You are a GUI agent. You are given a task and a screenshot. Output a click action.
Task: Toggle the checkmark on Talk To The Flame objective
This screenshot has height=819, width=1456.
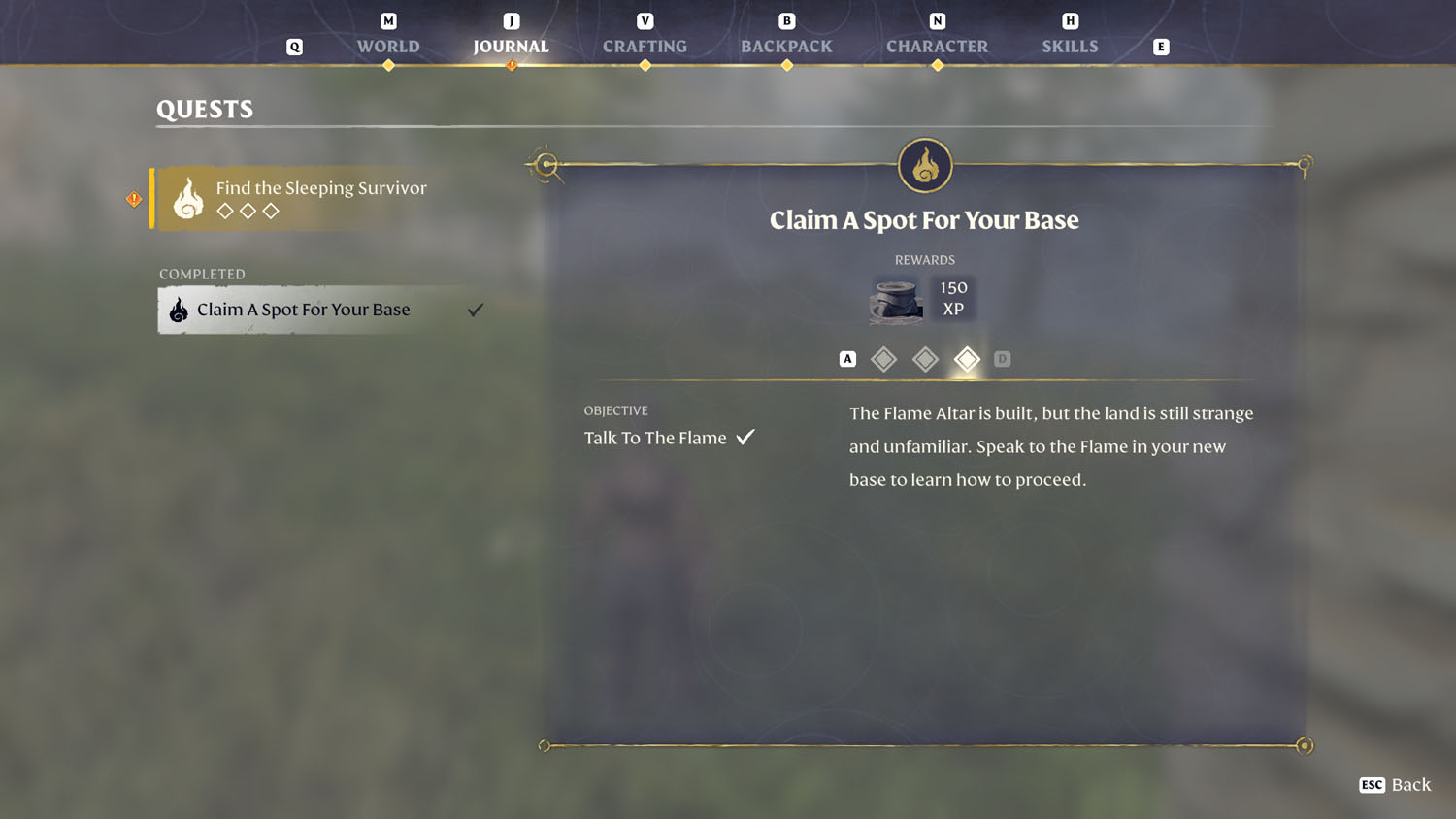tap(745, 437)
